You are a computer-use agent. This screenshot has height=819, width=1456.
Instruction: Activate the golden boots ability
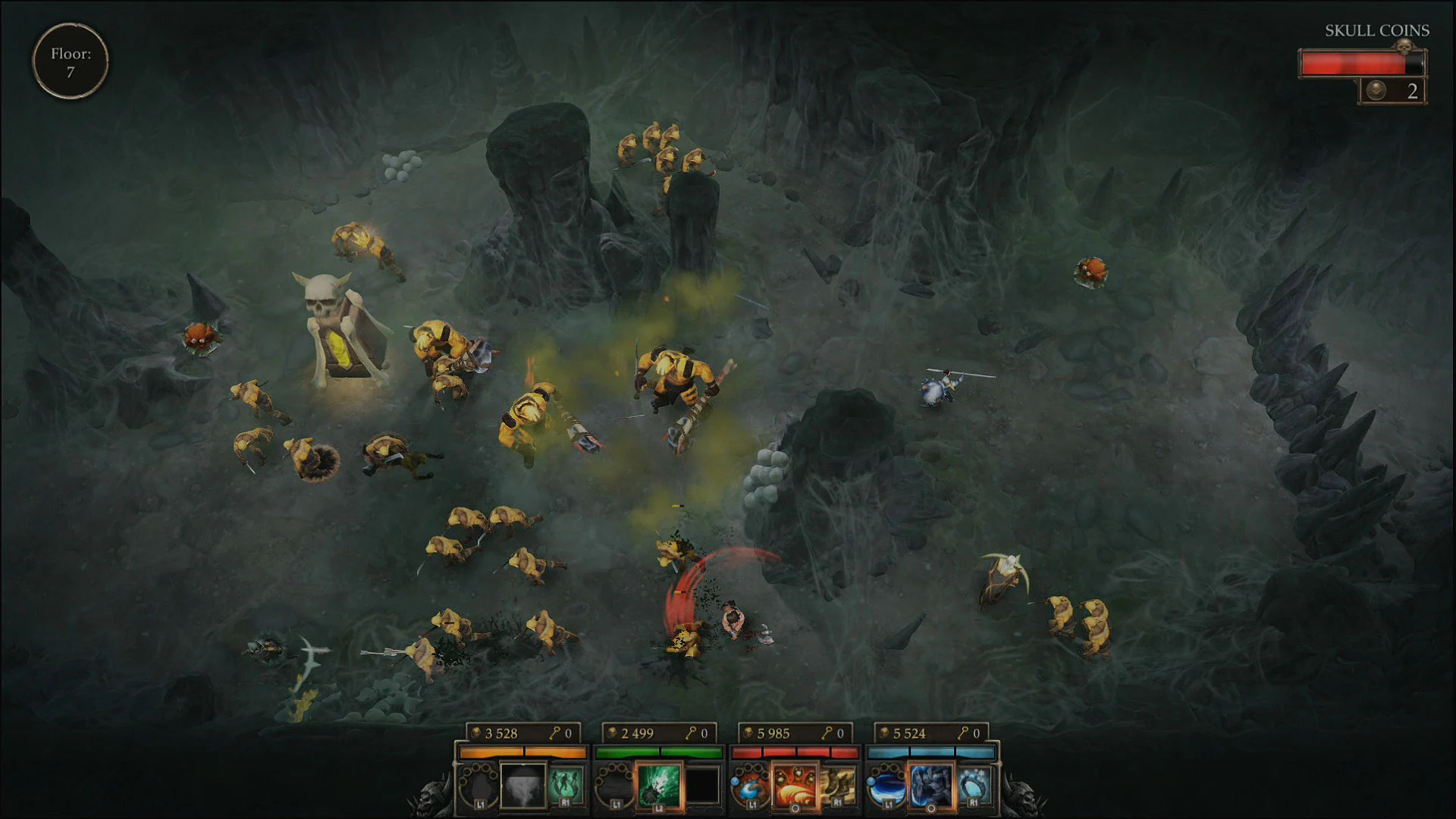(x=837, y=785)
